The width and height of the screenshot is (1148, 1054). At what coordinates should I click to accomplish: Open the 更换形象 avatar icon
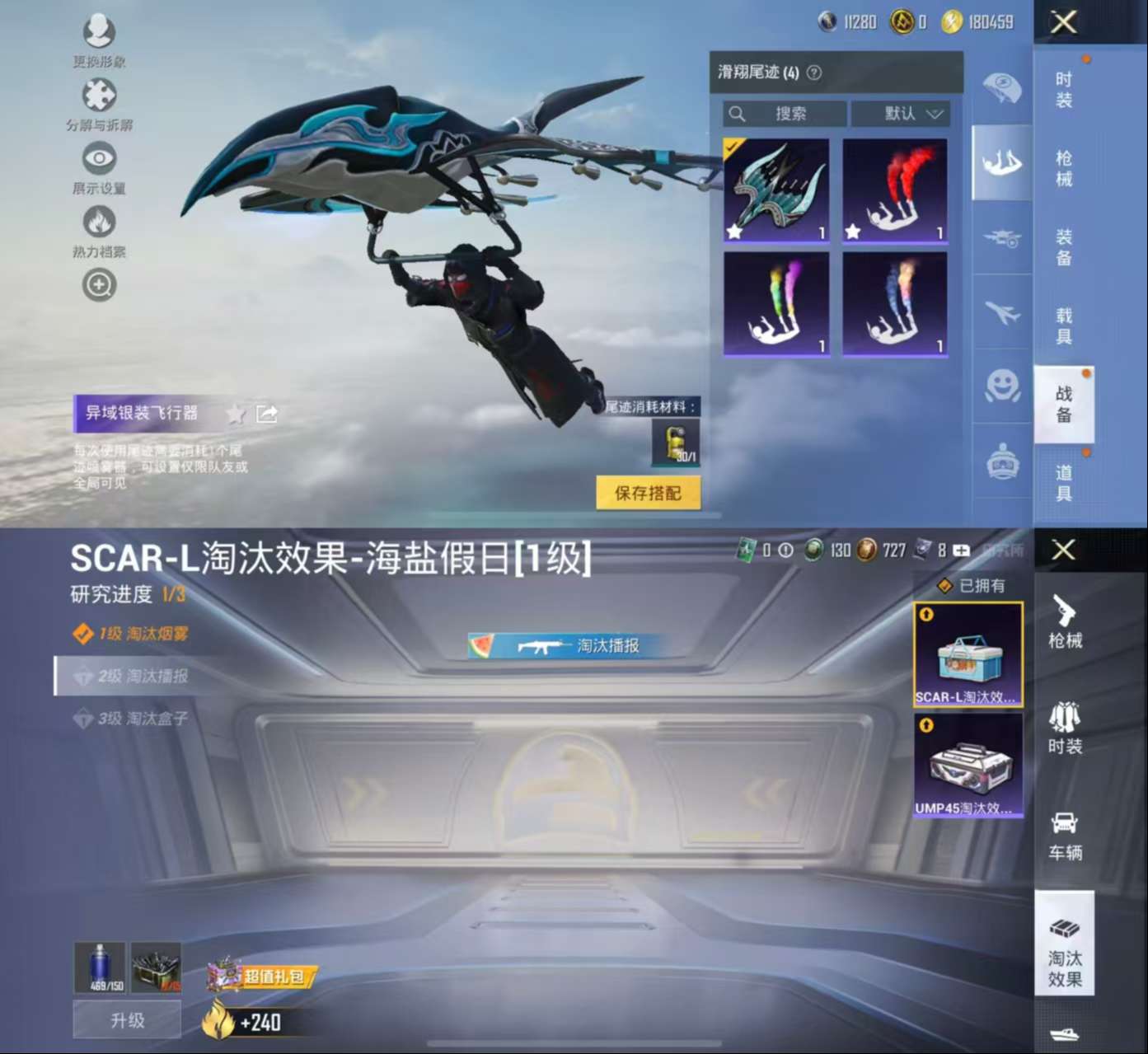click(99, 30)
